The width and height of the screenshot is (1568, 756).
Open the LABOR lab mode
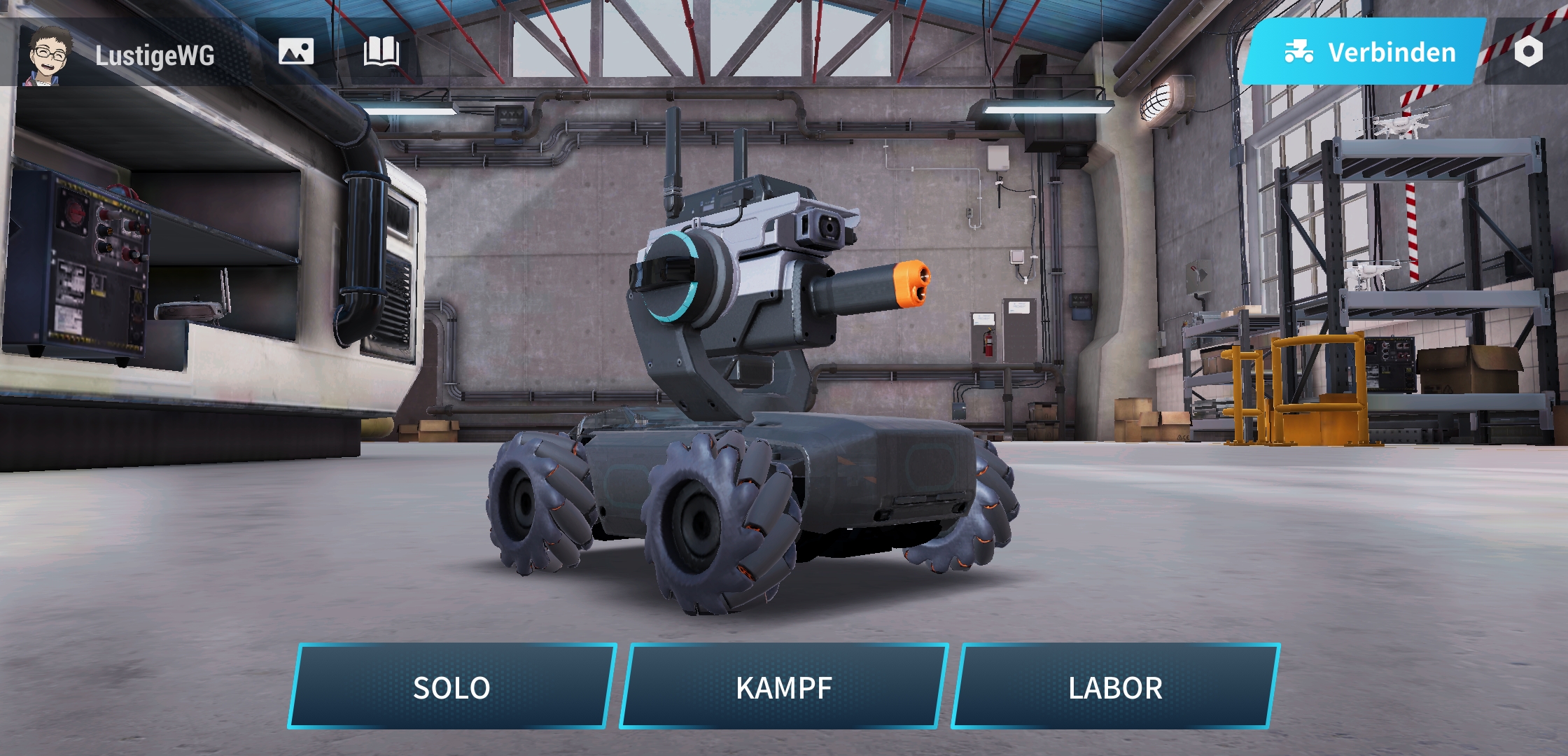tap(1115, 687)
